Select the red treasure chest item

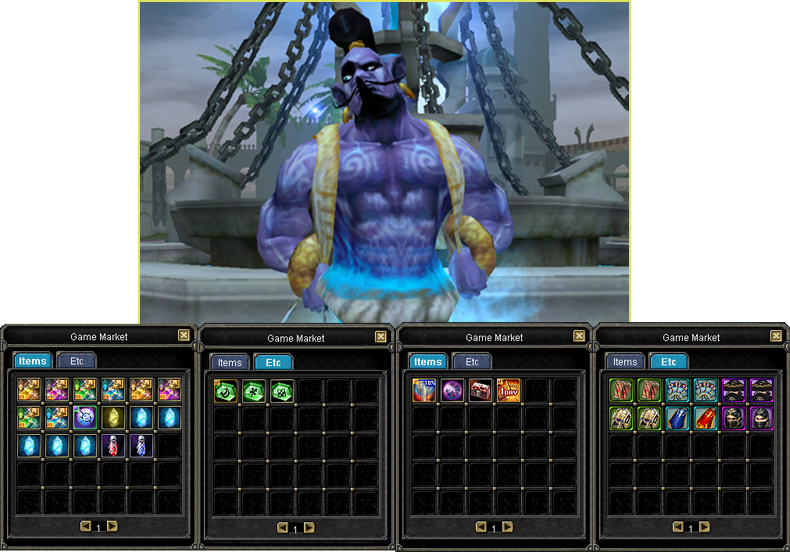point(481,390)
